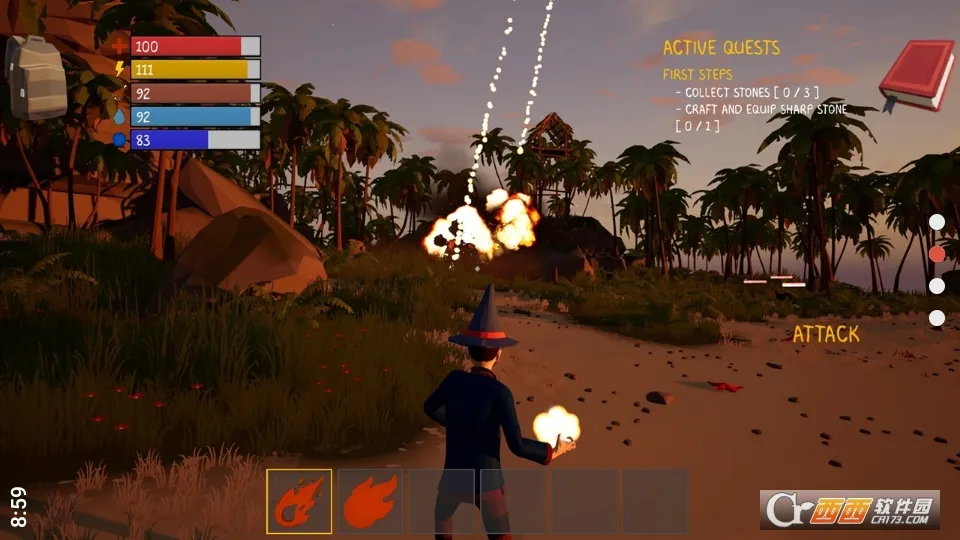Open the red quest journal book
The image size is (960, 540).
pyautogui.click(x=916, y=75)
